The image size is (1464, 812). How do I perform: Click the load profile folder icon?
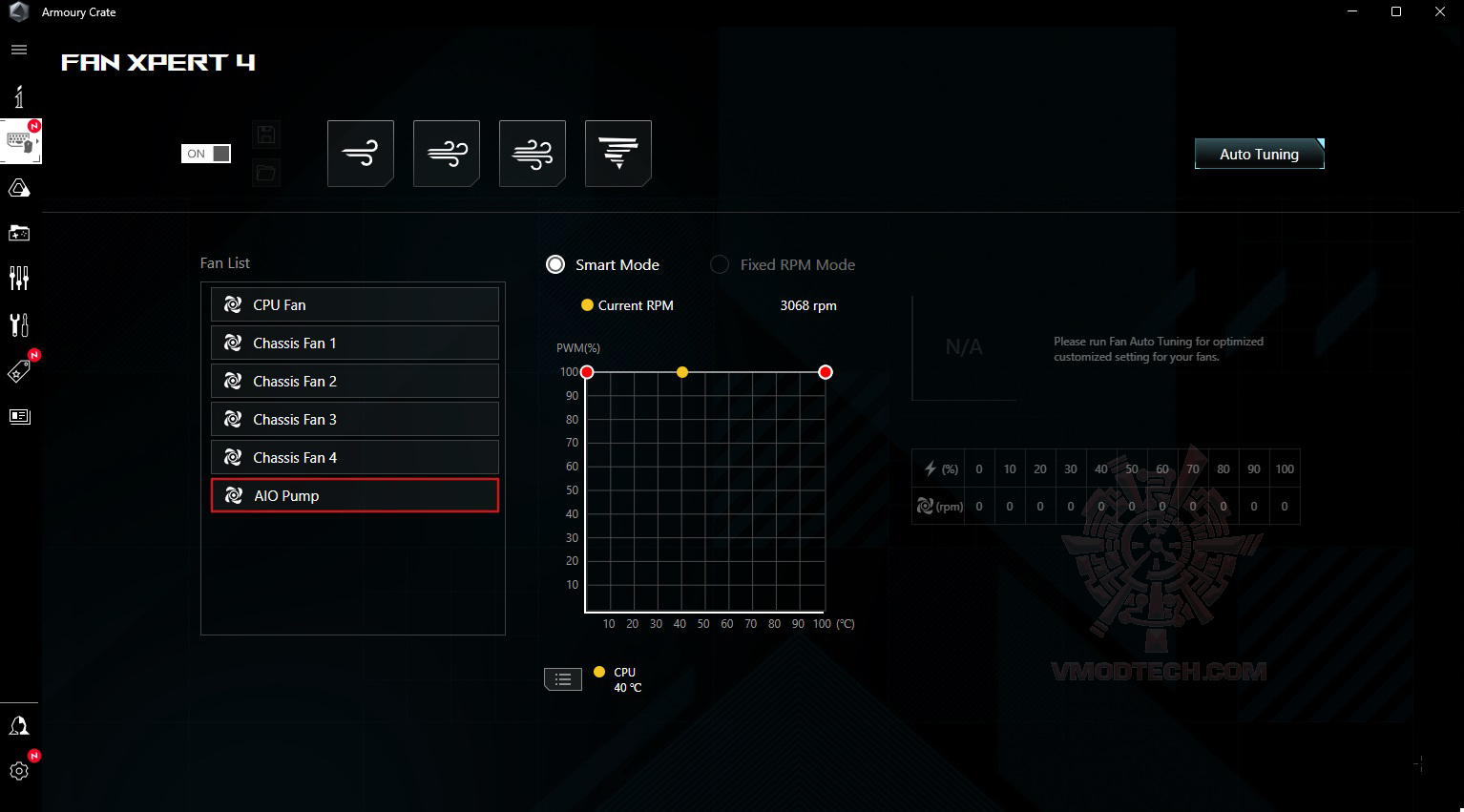point(266,173)
